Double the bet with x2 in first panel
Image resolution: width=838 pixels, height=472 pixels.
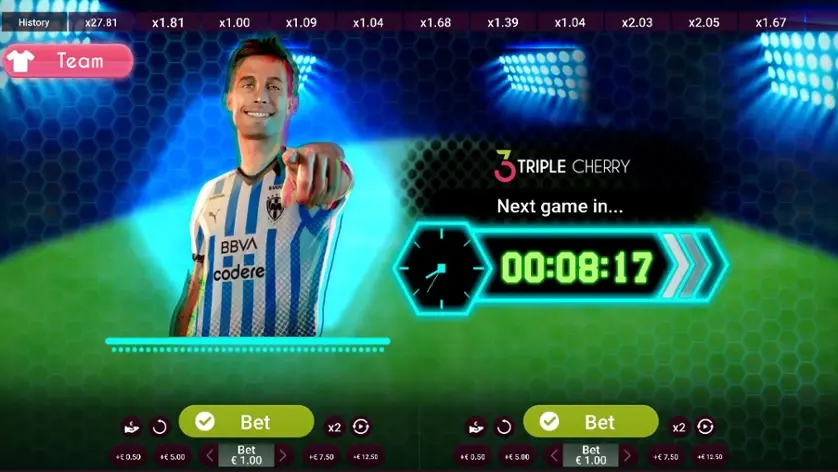point(334,427)
